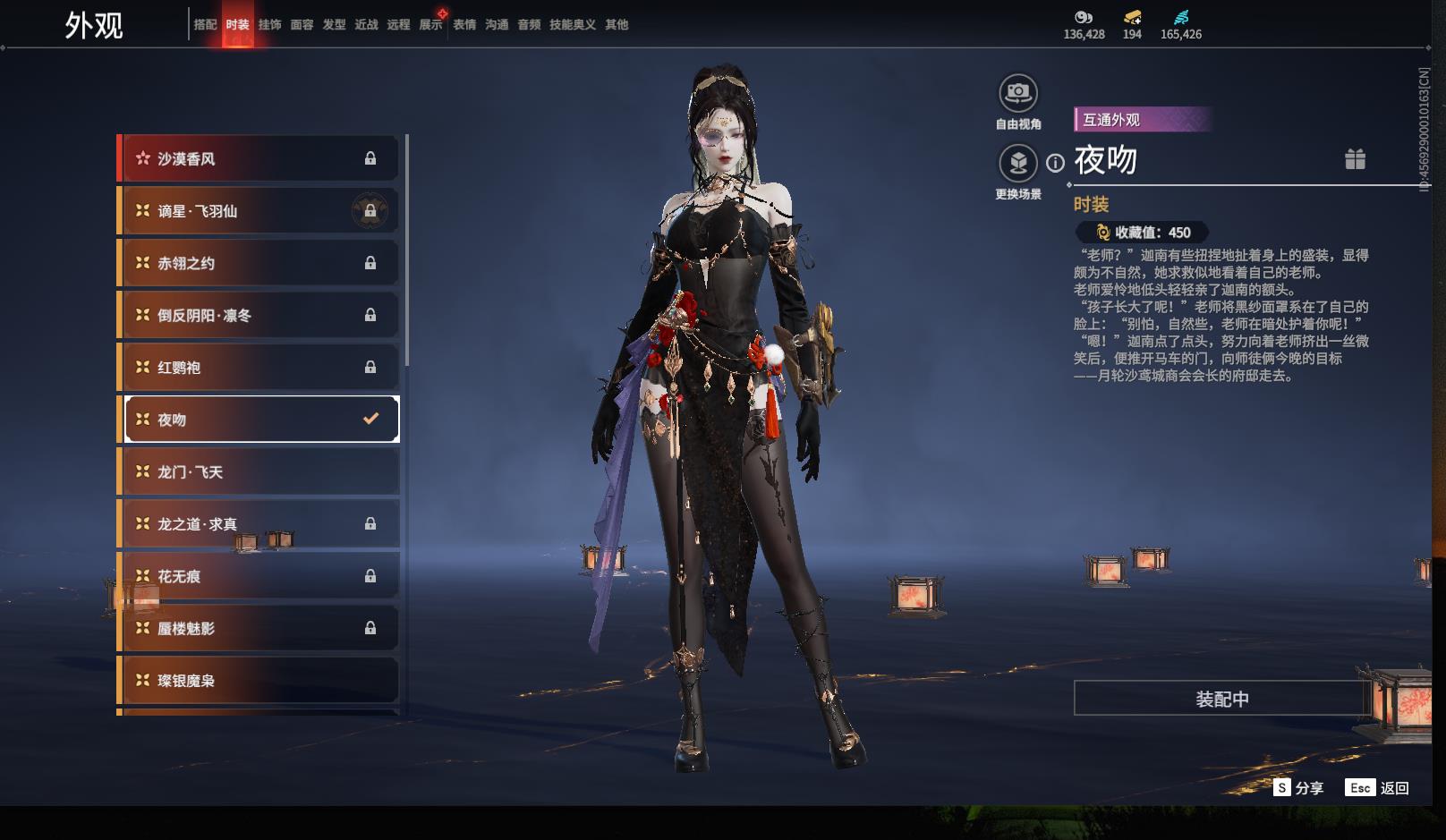Open the 展示 display tab

[430, 25]
